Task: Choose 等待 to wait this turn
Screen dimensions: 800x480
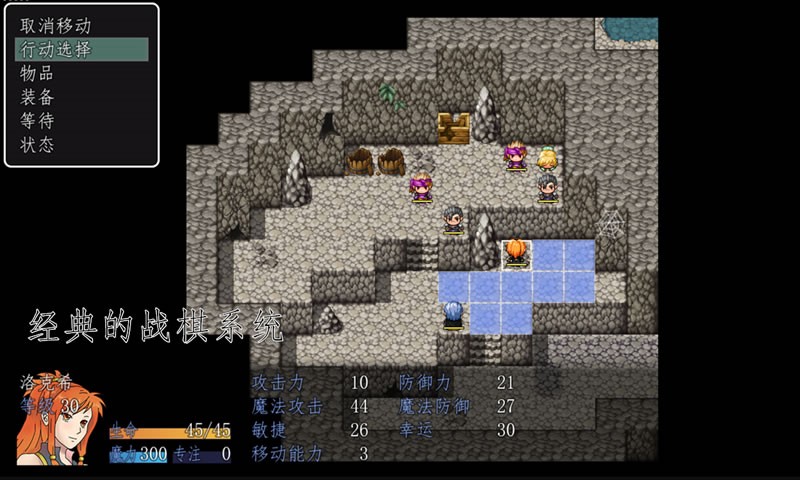Action: click(x=38, y=121)
